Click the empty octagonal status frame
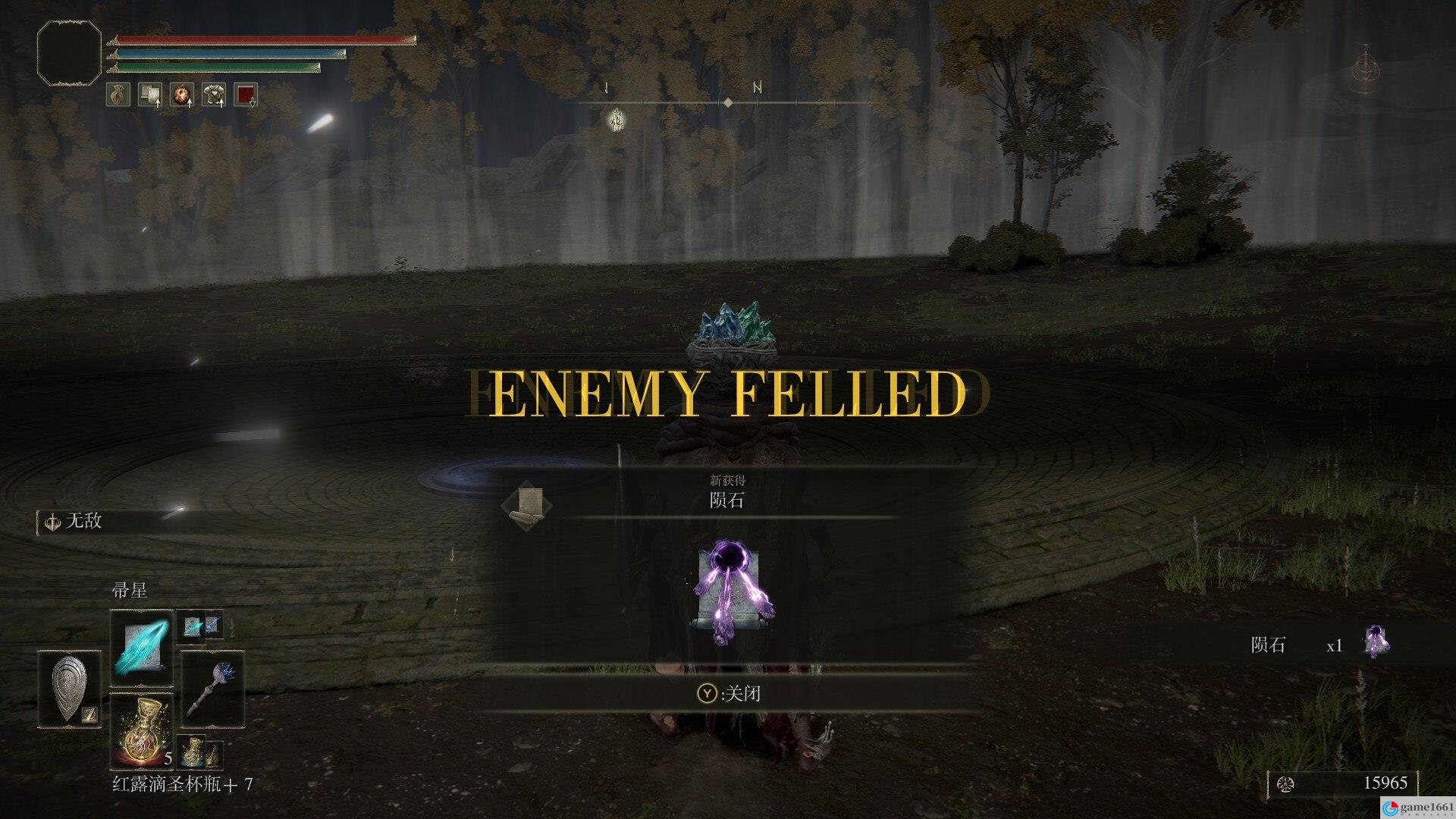Screen dimensions: 1456x819 pyautogui.click(x=69, y=52)
